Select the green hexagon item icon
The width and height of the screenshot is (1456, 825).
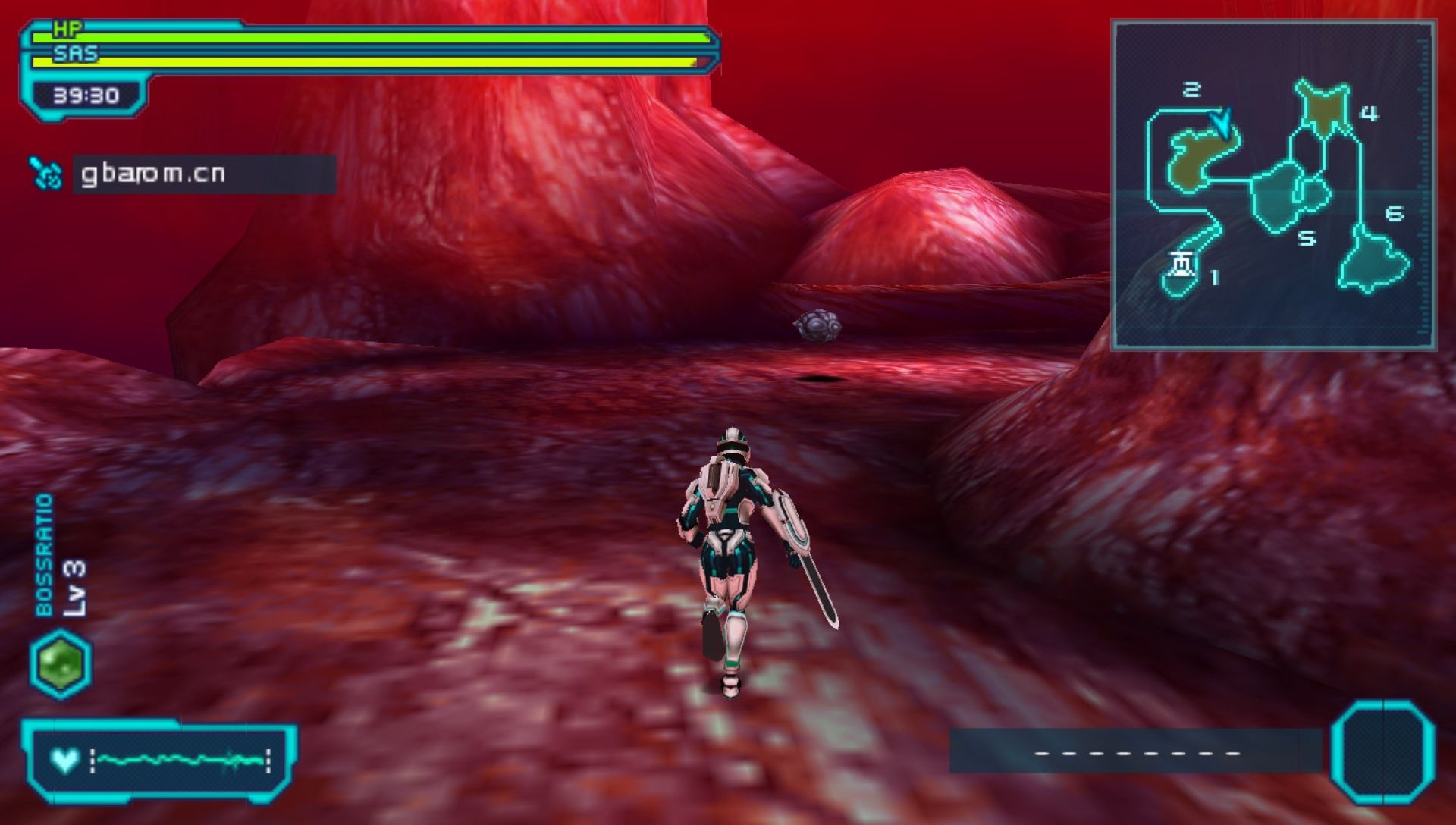(x=61, y=664)
